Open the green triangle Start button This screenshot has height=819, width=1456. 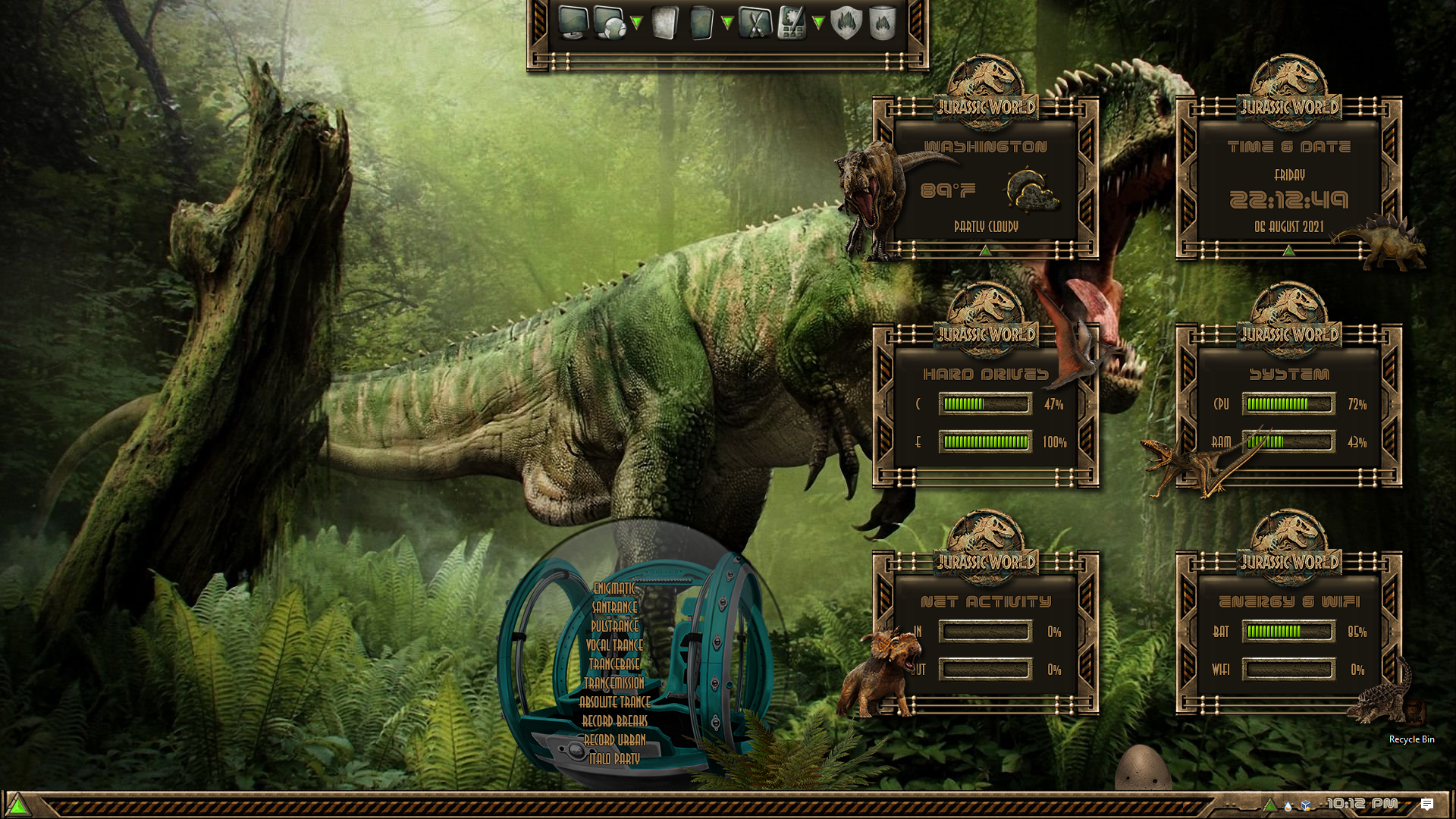click(17, 805)
